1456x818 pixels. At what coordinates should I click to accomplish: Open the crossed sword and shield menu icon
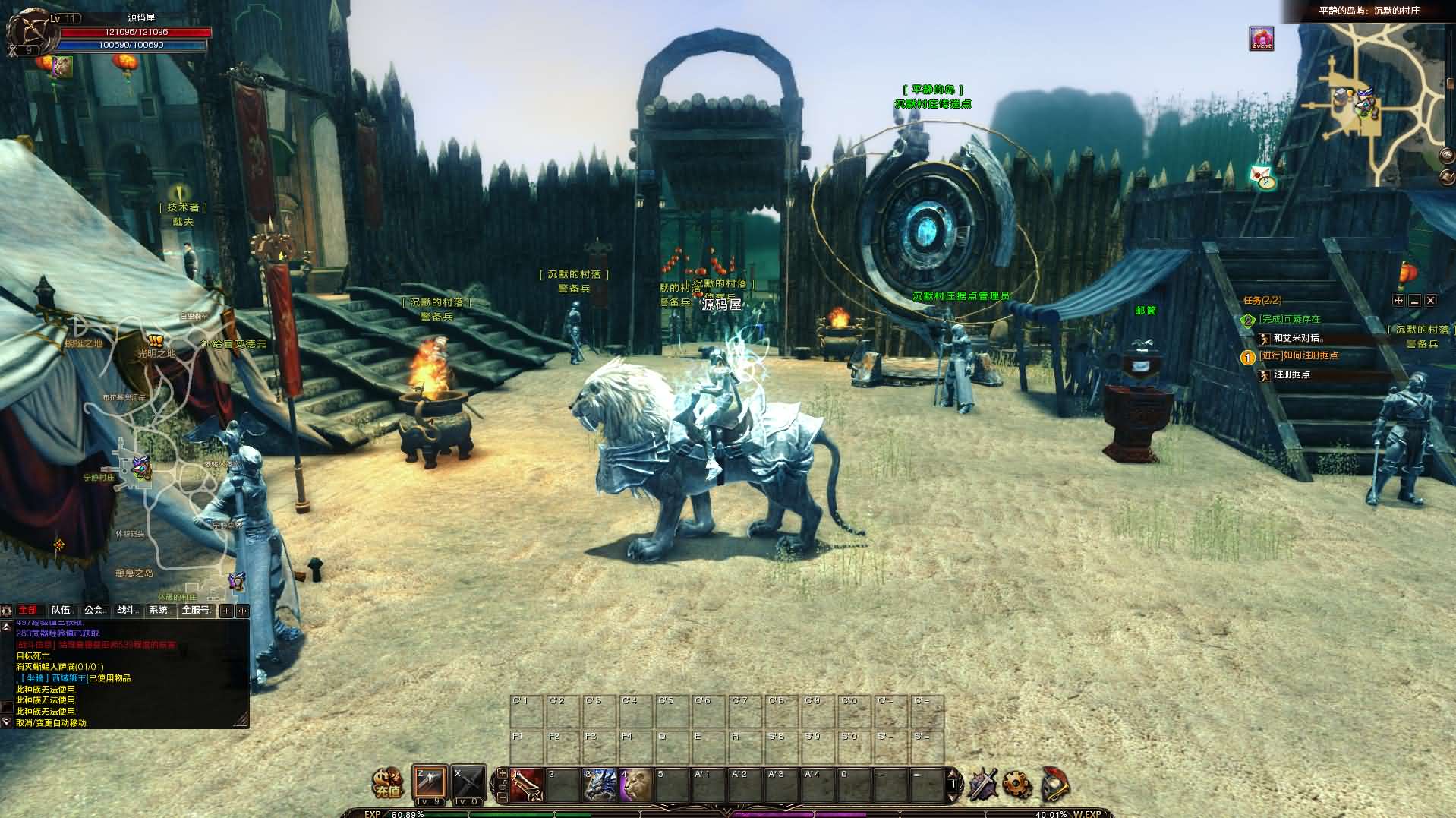pos(982,784)
